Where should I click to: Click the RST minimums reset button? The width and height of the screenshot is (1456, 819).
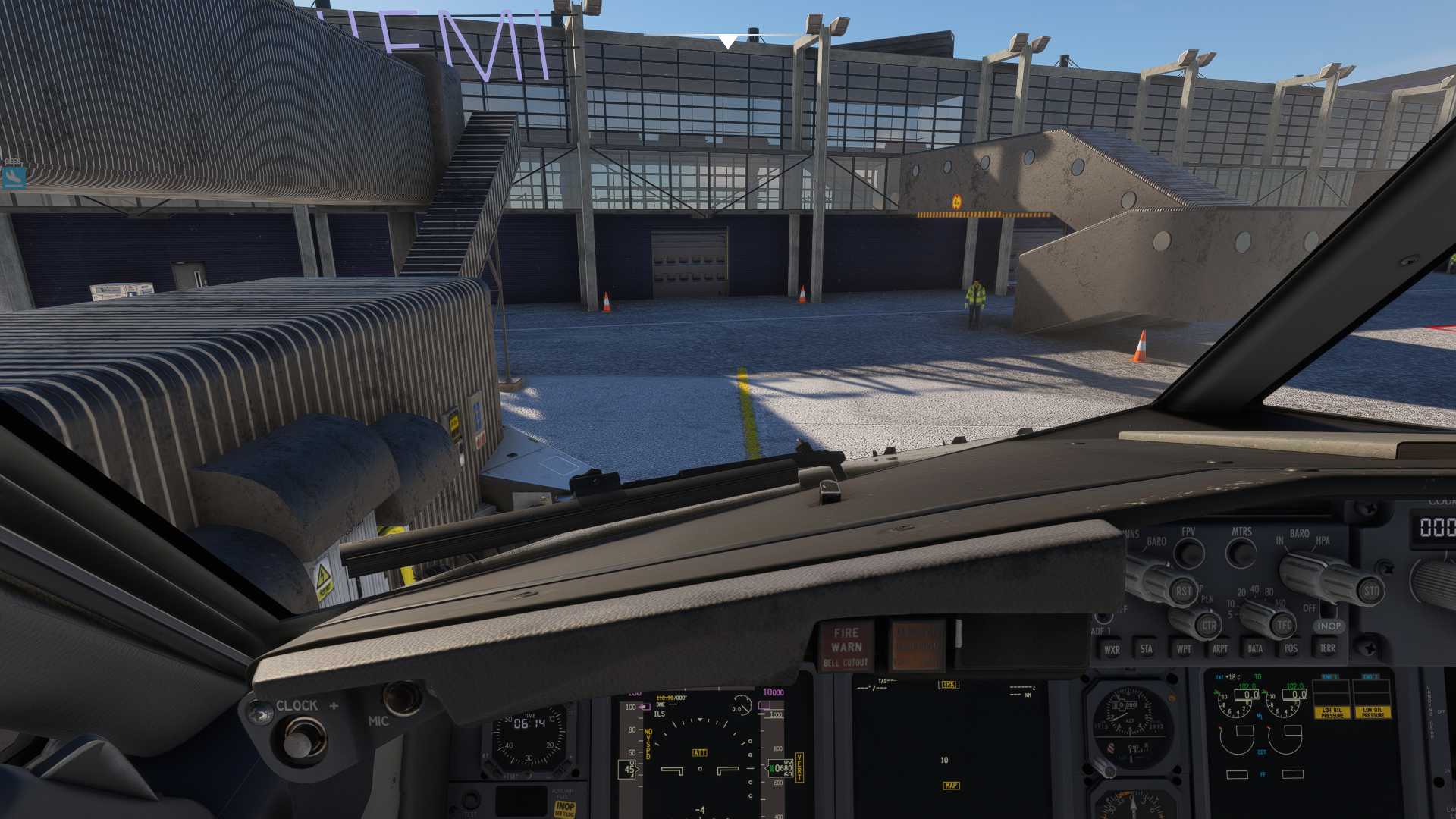tap(1183, 591)
